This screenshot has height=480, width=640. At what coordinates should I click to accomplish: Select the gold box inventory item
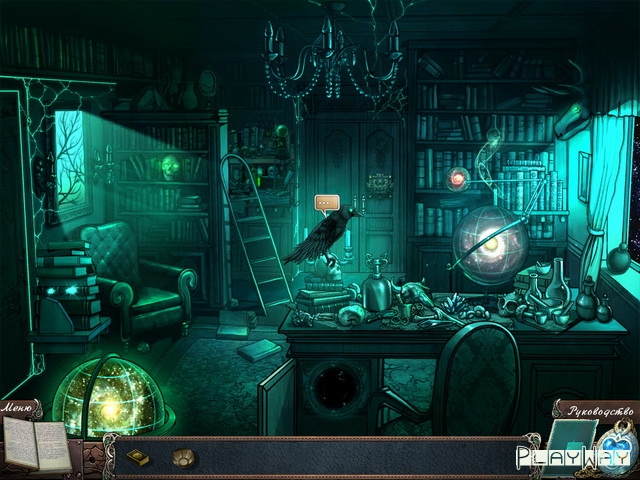click(137, 458)
